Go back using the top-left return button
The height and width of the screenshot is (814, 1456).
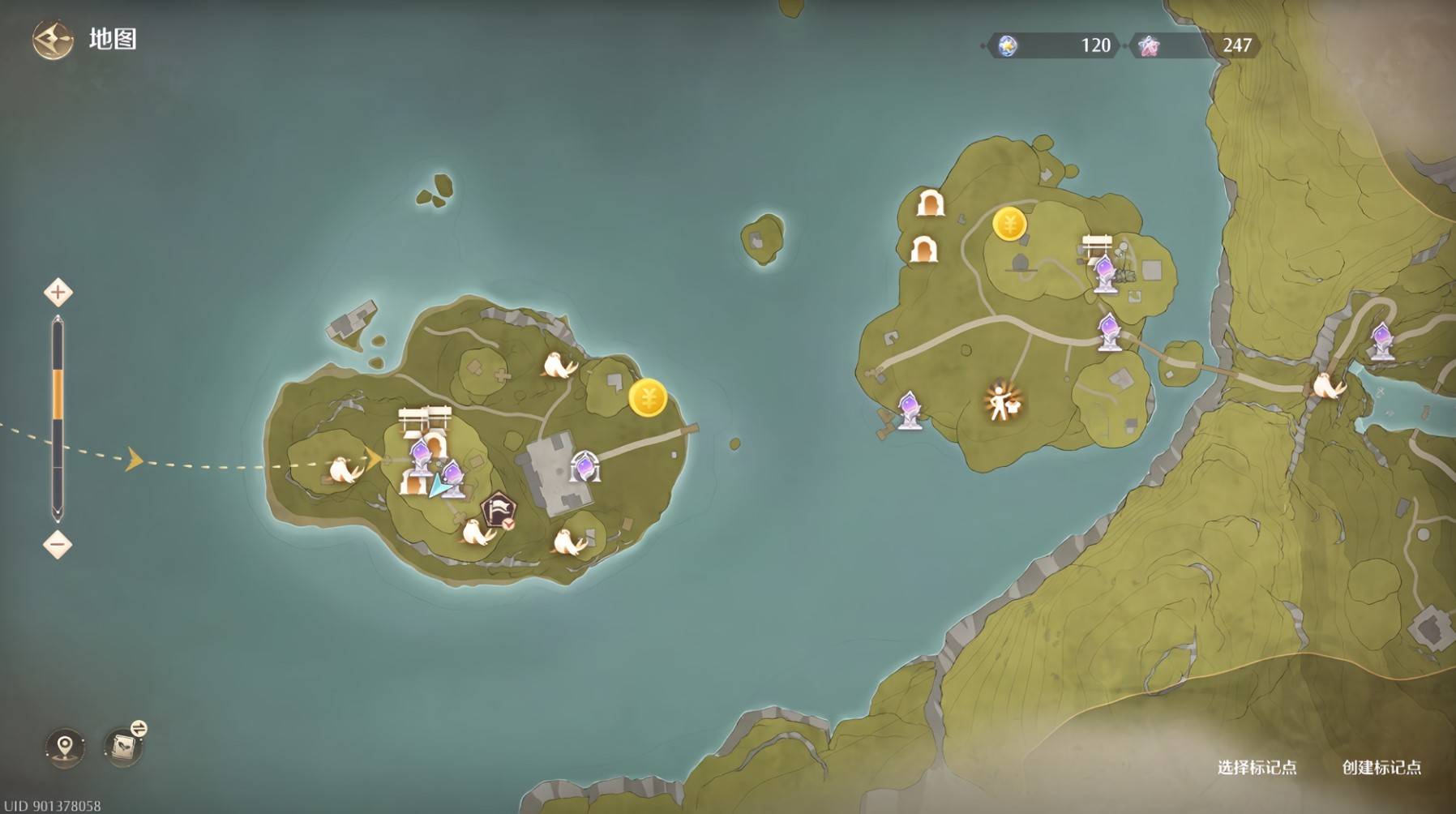52,39
